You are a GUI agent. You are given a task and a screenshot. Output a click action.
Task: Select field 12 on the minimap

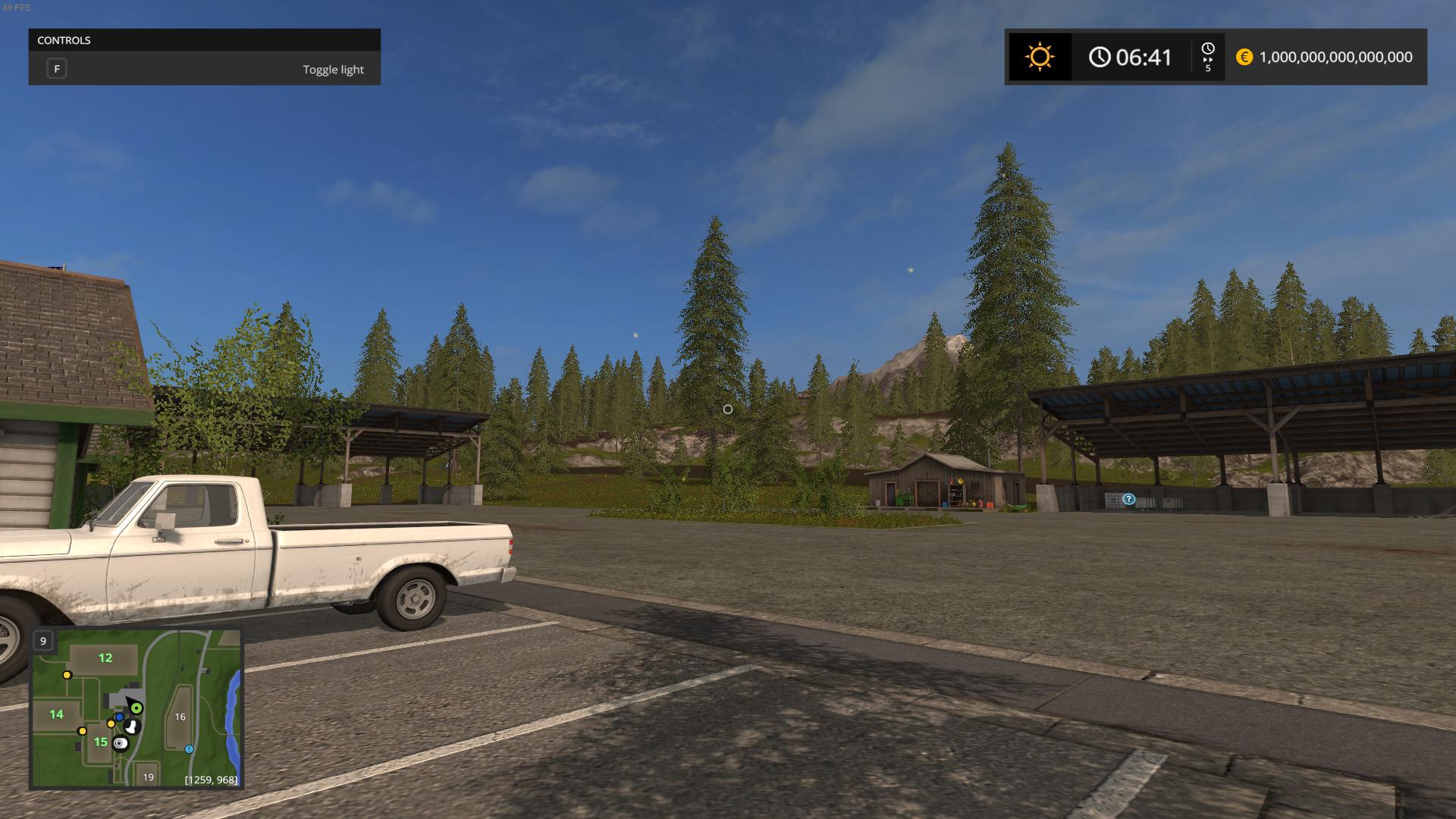click(x=105, y=658)
